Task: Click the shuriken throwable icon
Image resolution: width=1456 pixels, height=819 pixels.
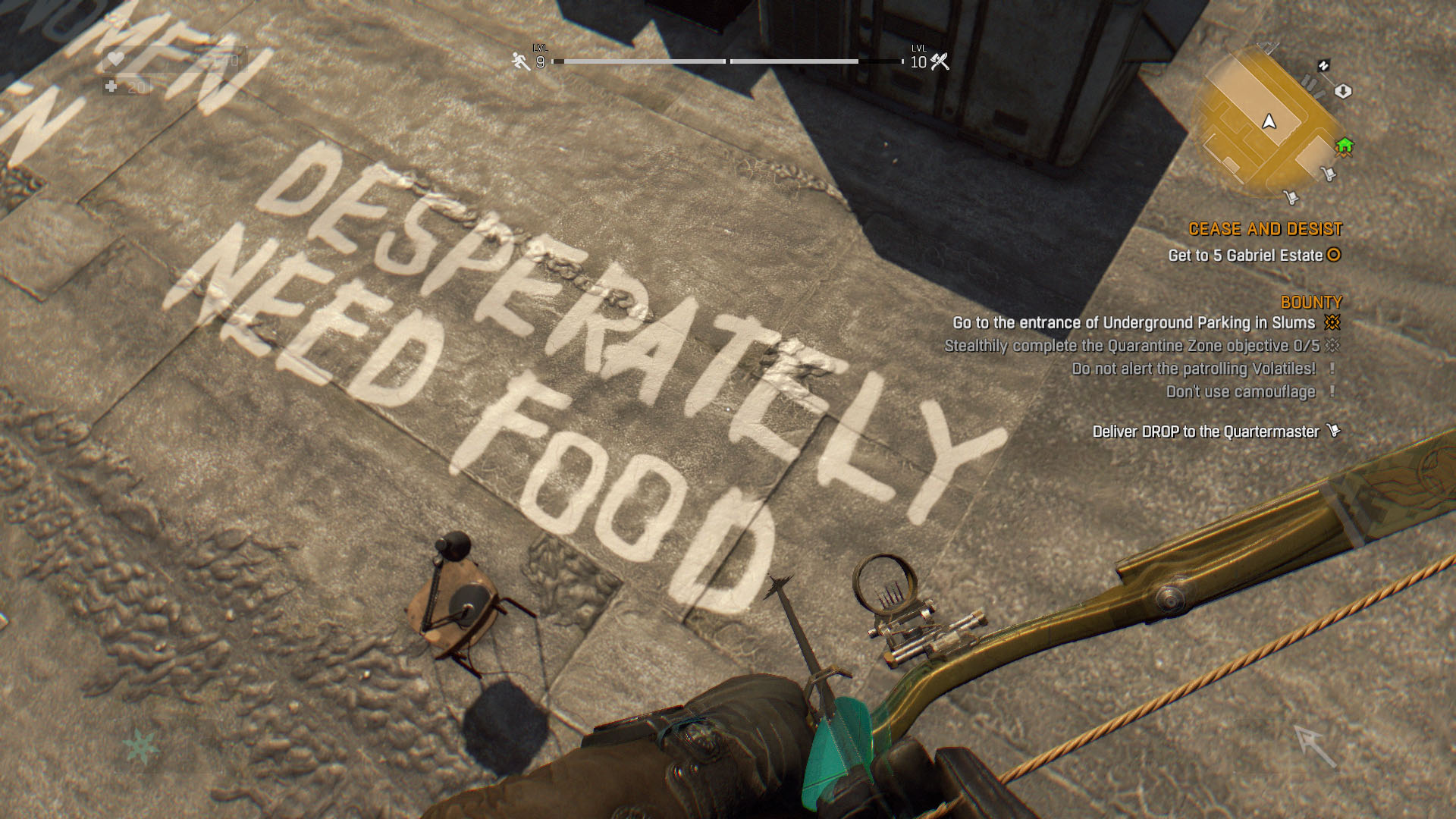Action: (140, 746)
